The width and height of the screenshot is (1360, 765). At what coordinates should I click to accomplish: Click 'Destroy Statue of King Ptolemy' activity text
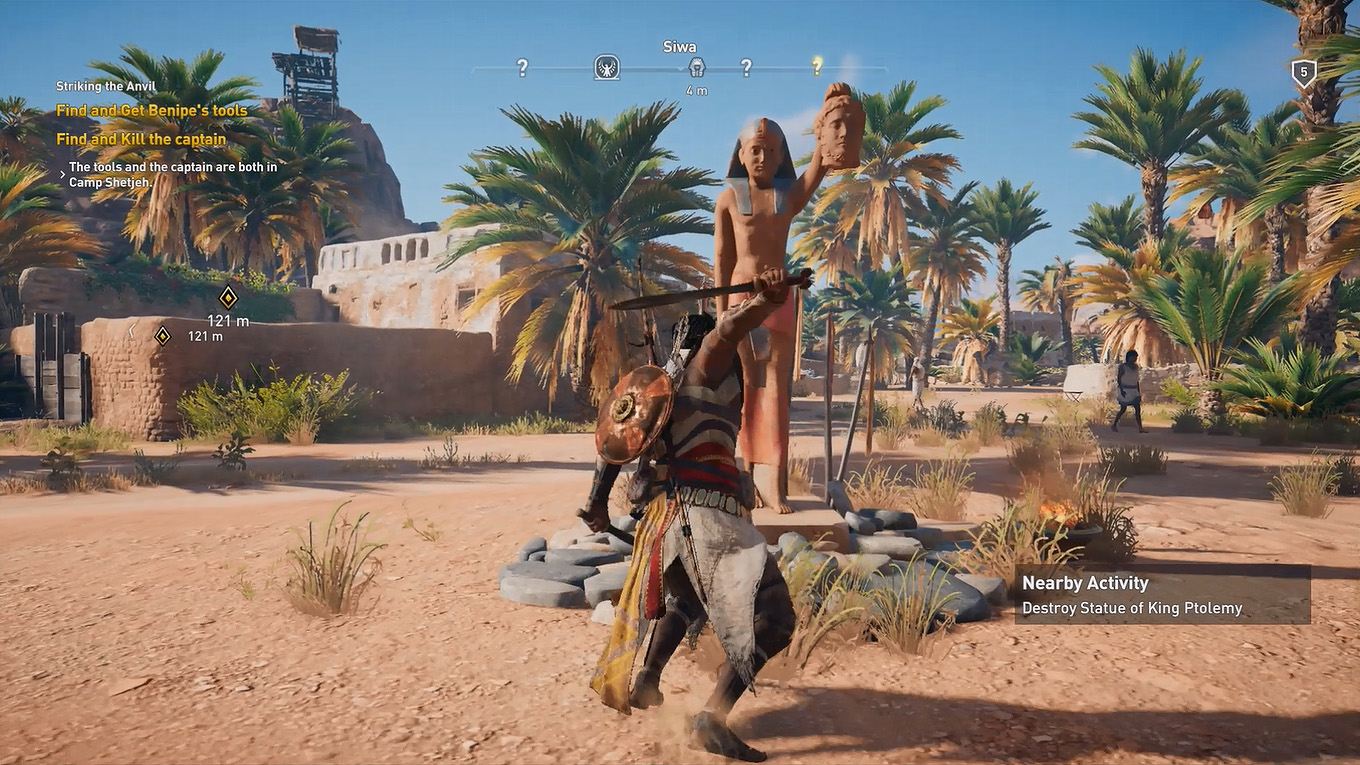pos(1131,607)
